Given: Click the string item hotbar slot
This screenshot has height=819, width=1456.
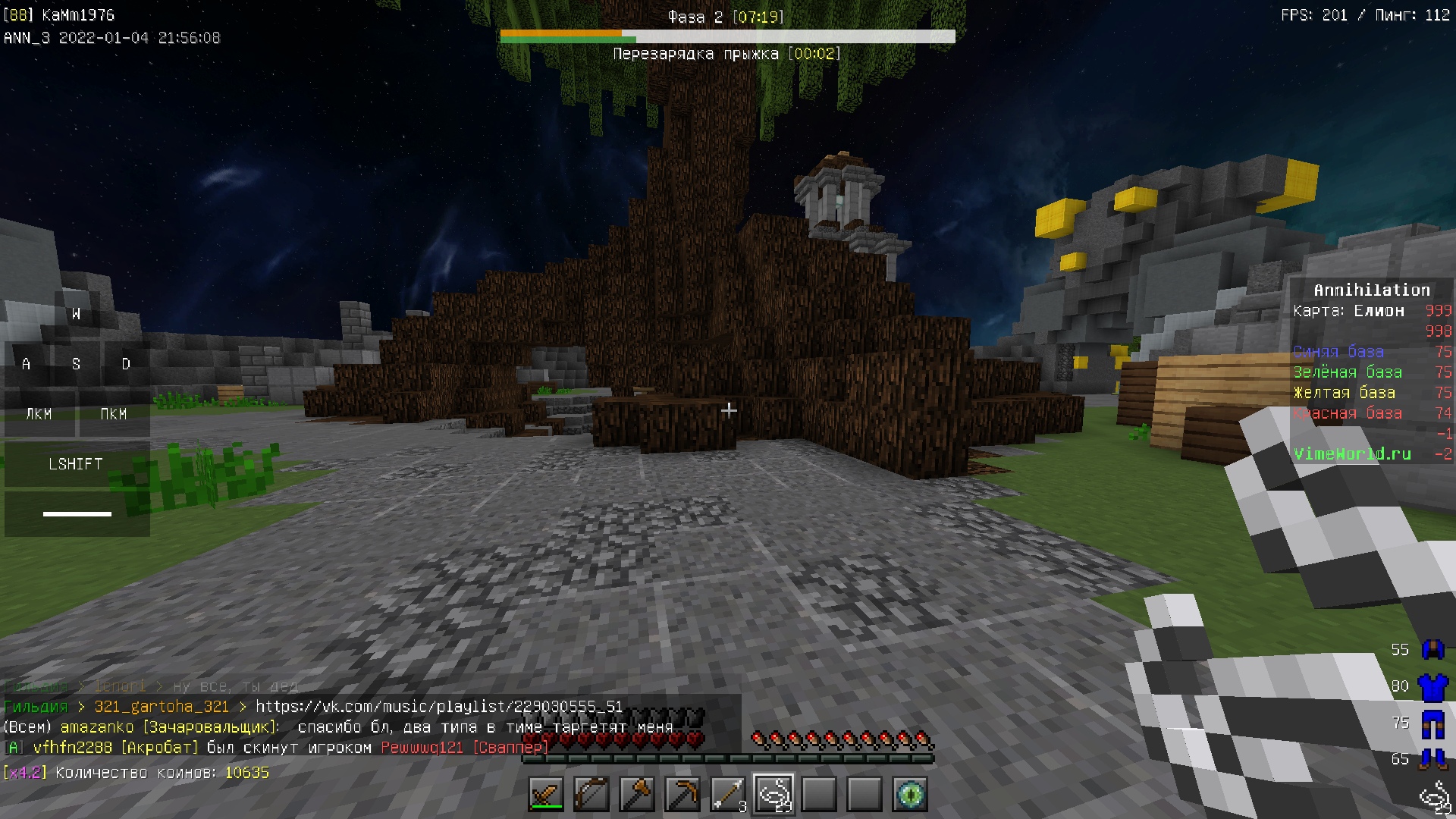Looking at the screenshot, I should pyautogui.click(x=773, y=795).
